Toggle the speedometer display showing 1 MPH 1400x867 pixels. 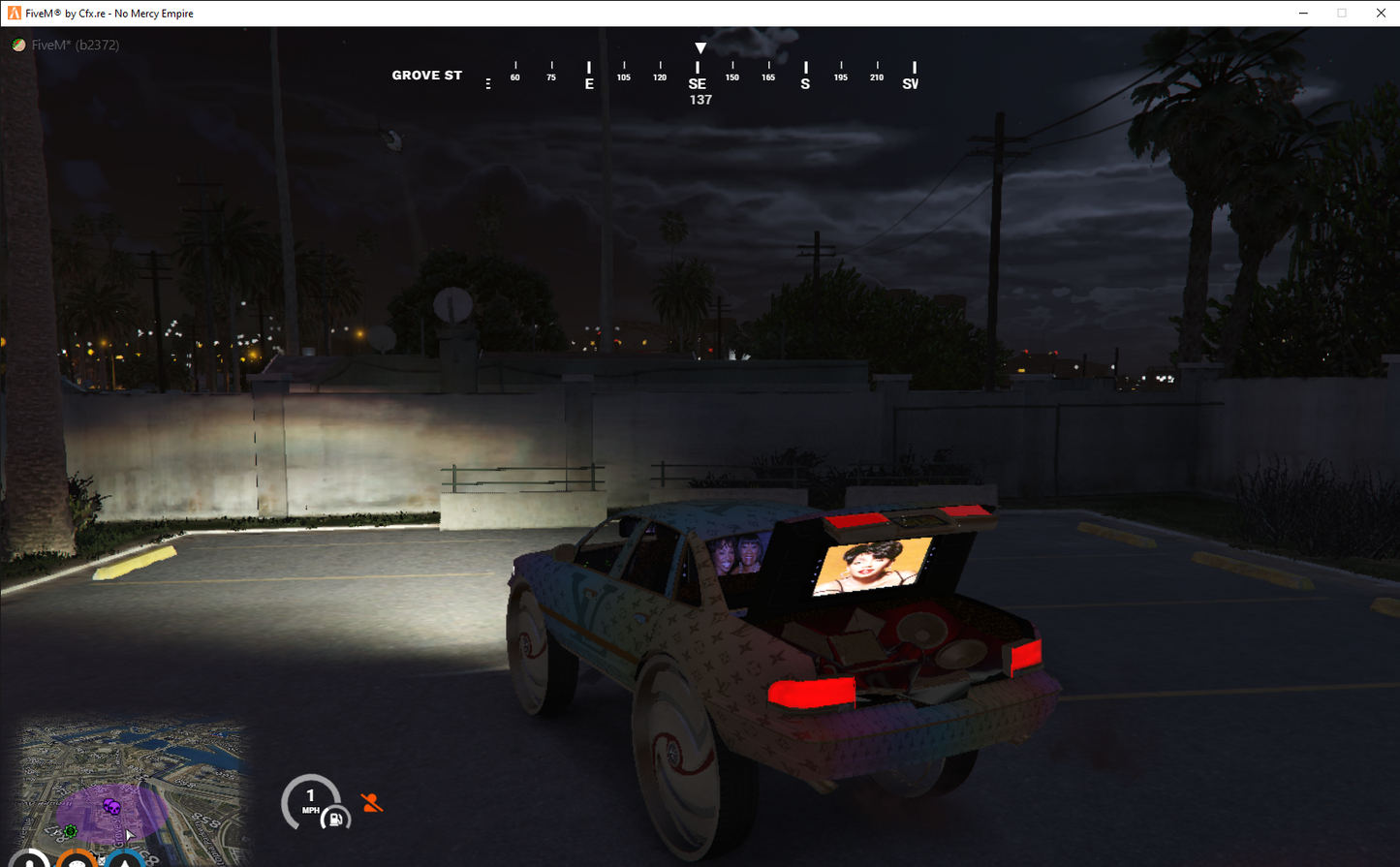coord(311,799)
